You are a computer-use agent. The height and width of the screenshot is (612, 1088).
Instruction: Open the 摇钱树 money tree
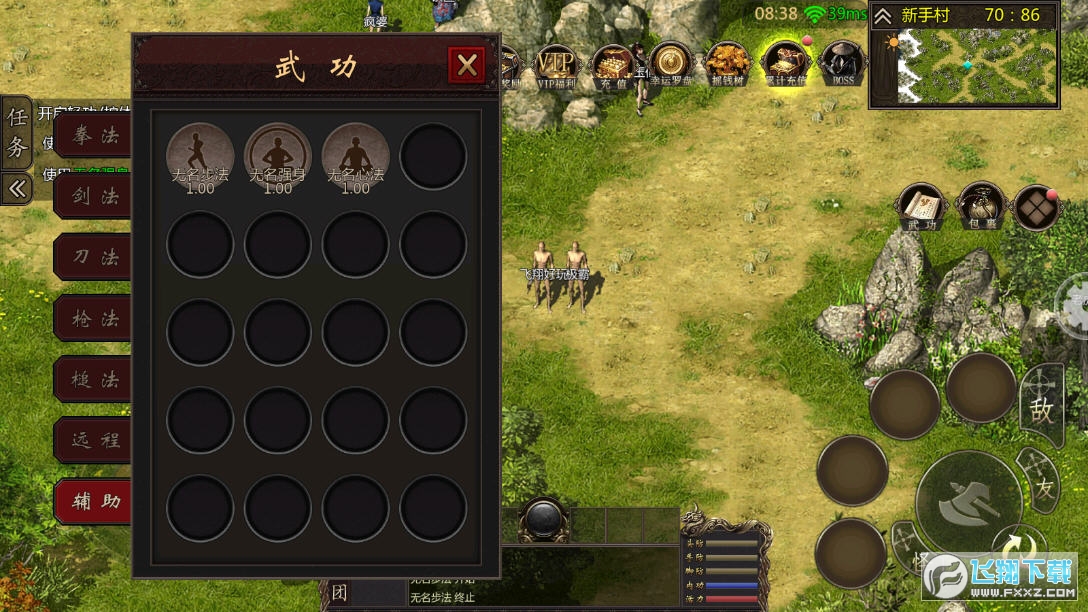pyautogui.click(x=726, y=64)
